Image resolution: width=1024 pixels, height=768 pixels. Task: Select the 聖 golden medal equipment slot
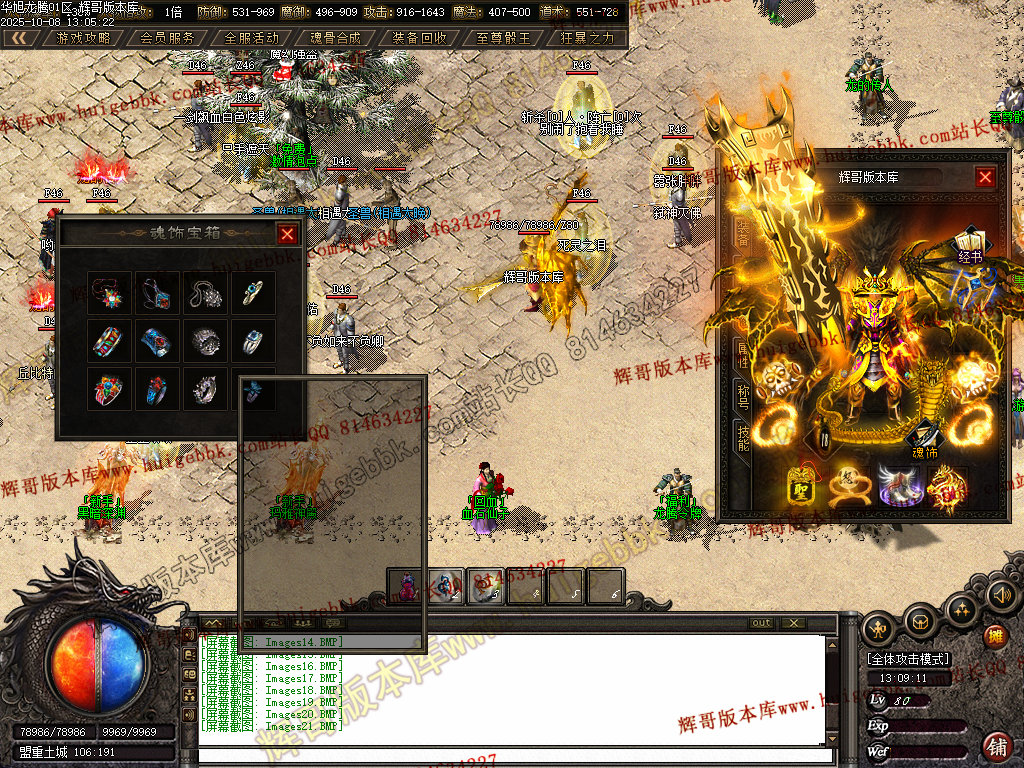(803, 487)
